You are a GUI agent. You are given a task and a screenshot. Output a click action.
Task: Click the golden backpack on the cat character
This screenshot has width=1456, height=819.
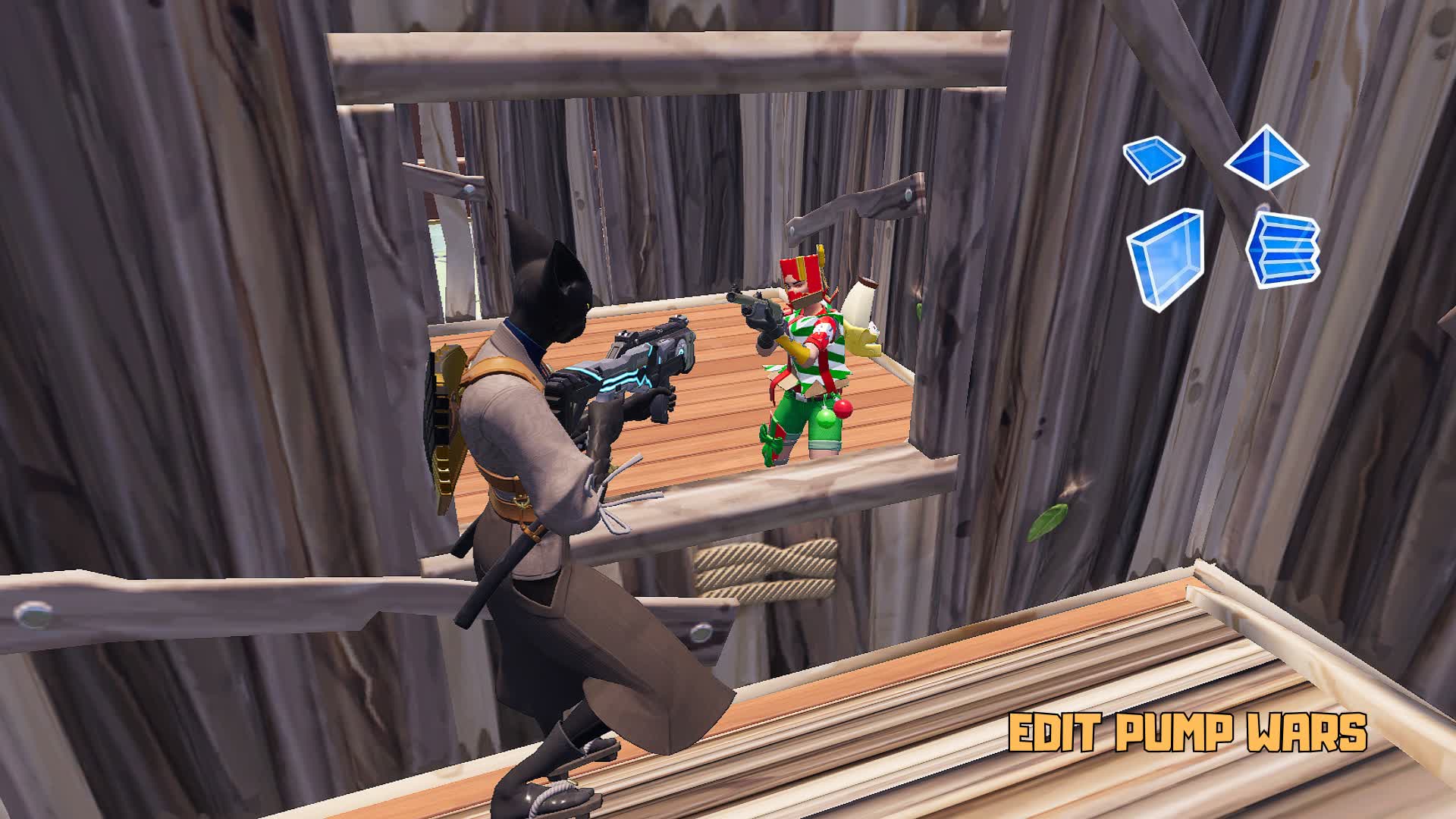click(x=447, y=421)
